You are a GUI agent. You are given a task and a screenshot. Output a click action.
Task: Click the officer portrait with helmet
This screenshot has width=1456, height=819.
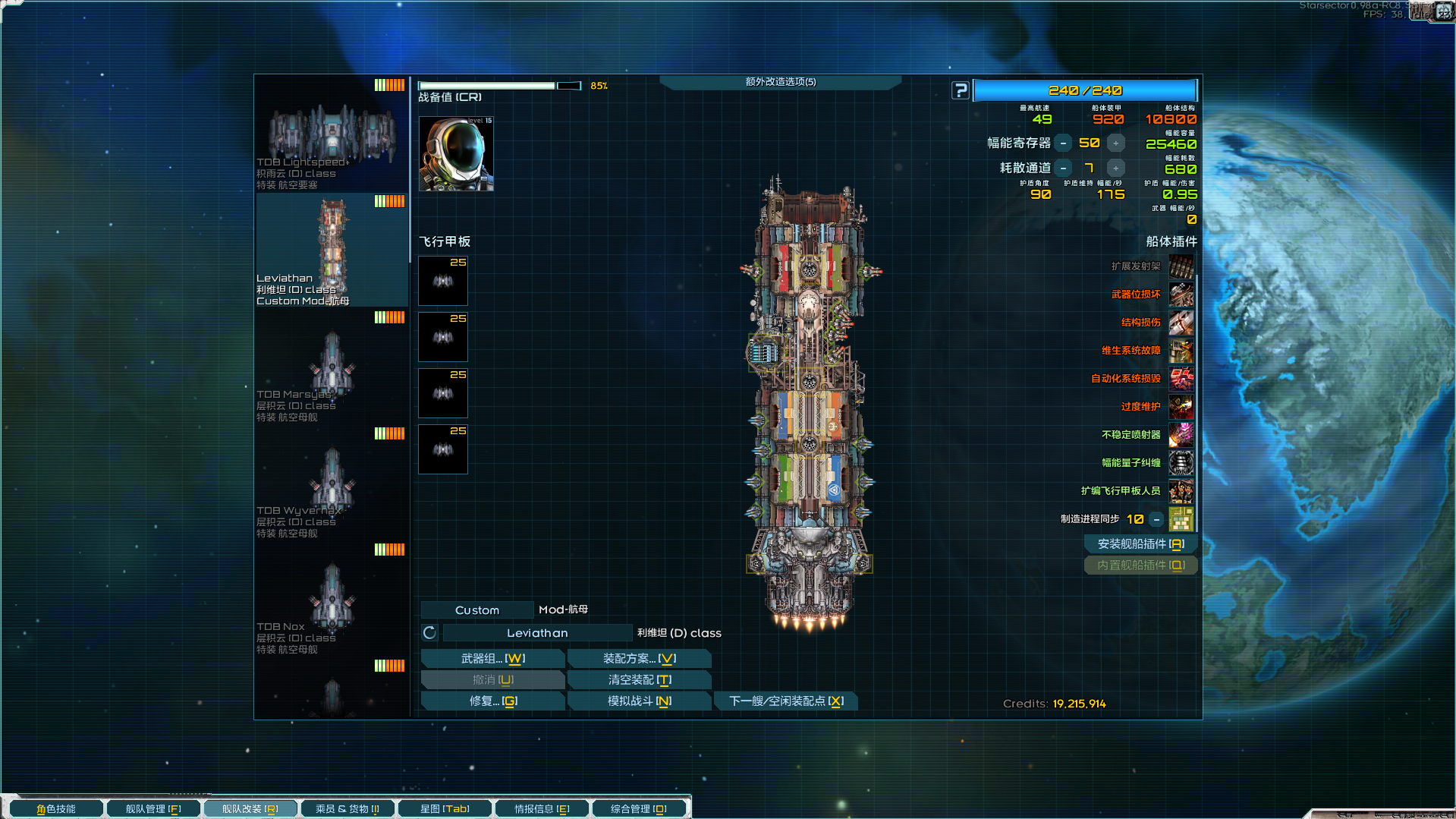456,154
